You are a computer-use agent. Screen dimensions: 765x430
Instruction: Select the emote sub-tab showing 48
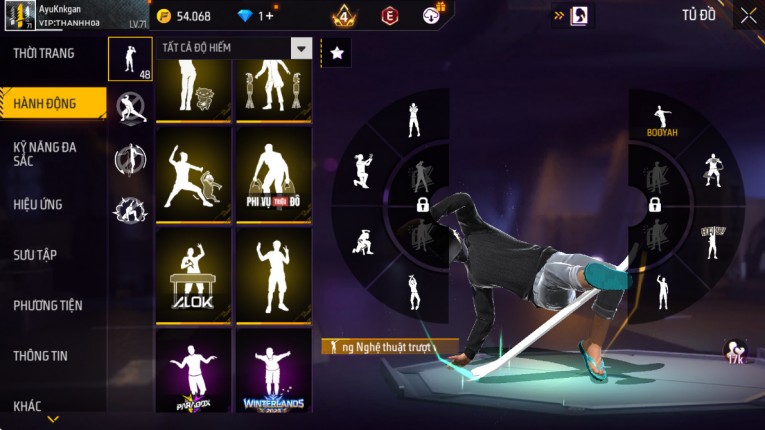pos(130,59)
